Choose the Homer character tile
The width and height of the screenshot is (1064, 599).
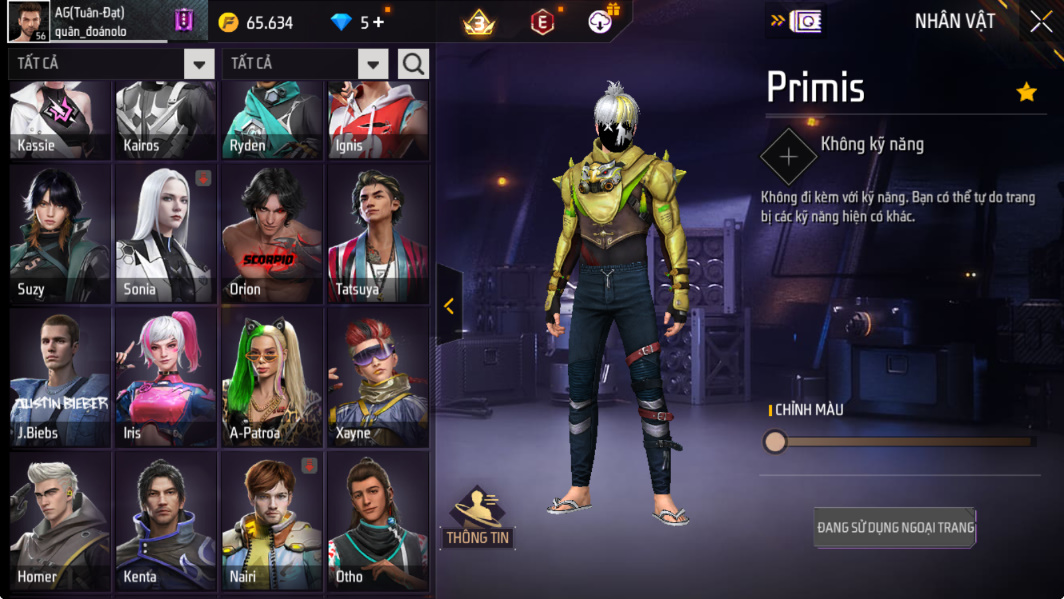60,520
